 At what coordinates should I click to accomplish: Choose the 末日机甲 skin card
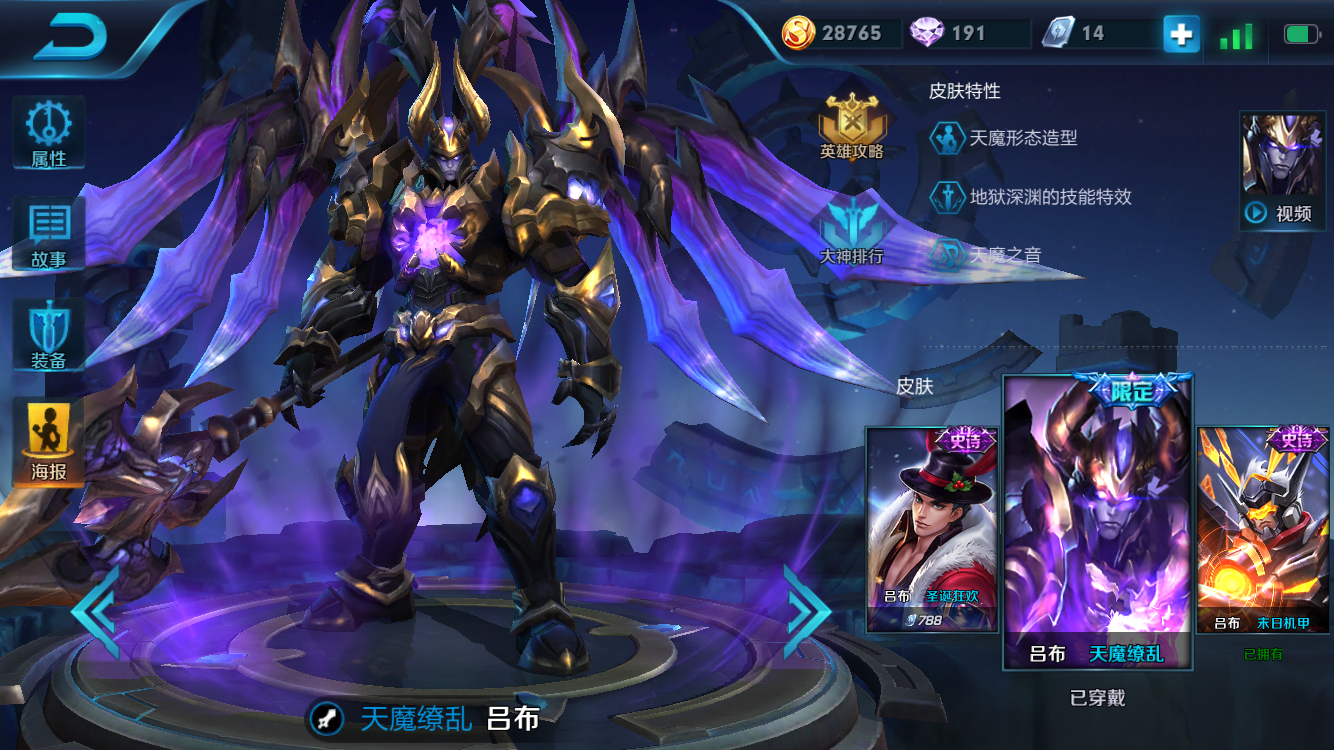pos(1263,530)
